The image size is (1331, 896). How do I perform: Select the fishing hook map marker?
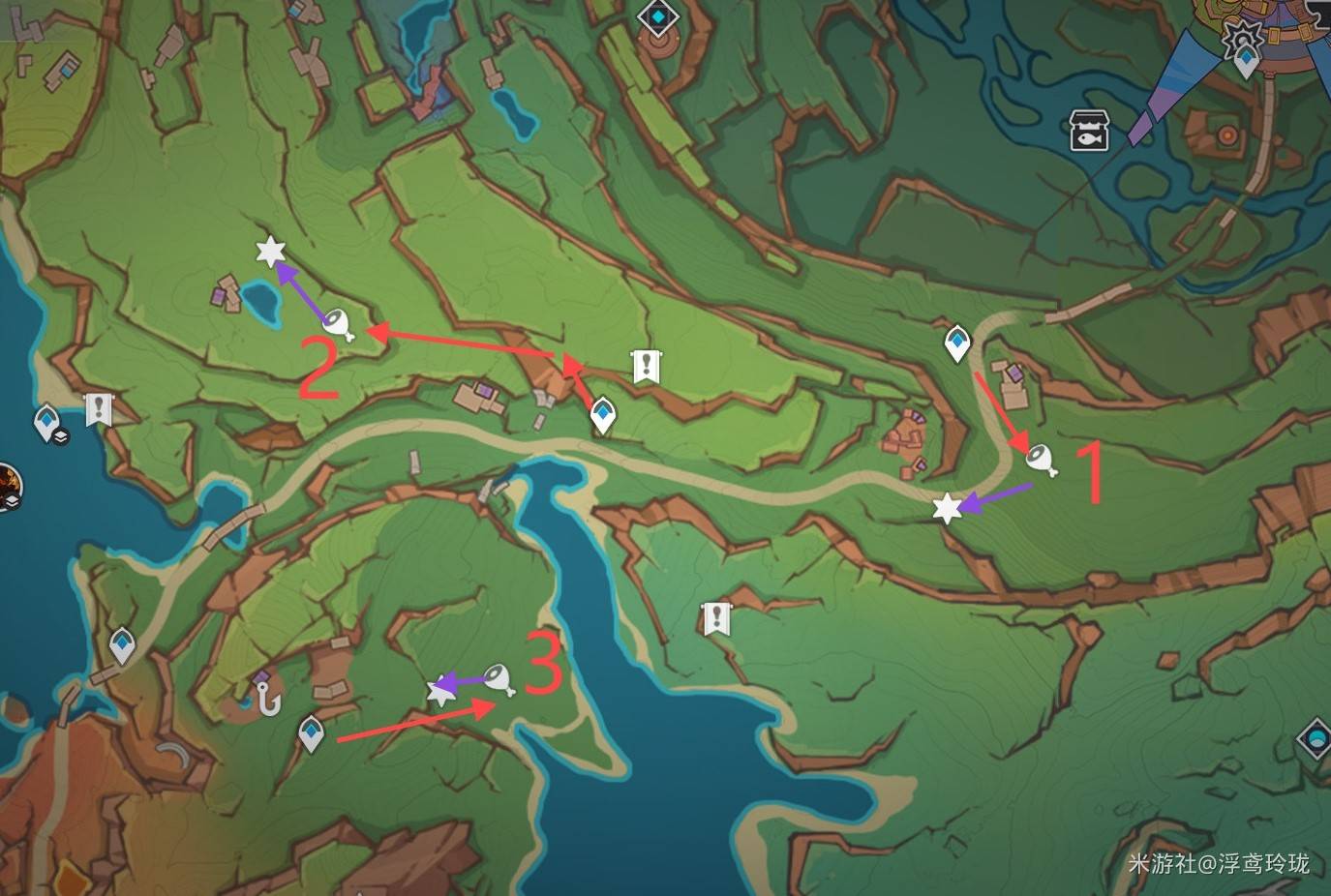tap(268, 697)
